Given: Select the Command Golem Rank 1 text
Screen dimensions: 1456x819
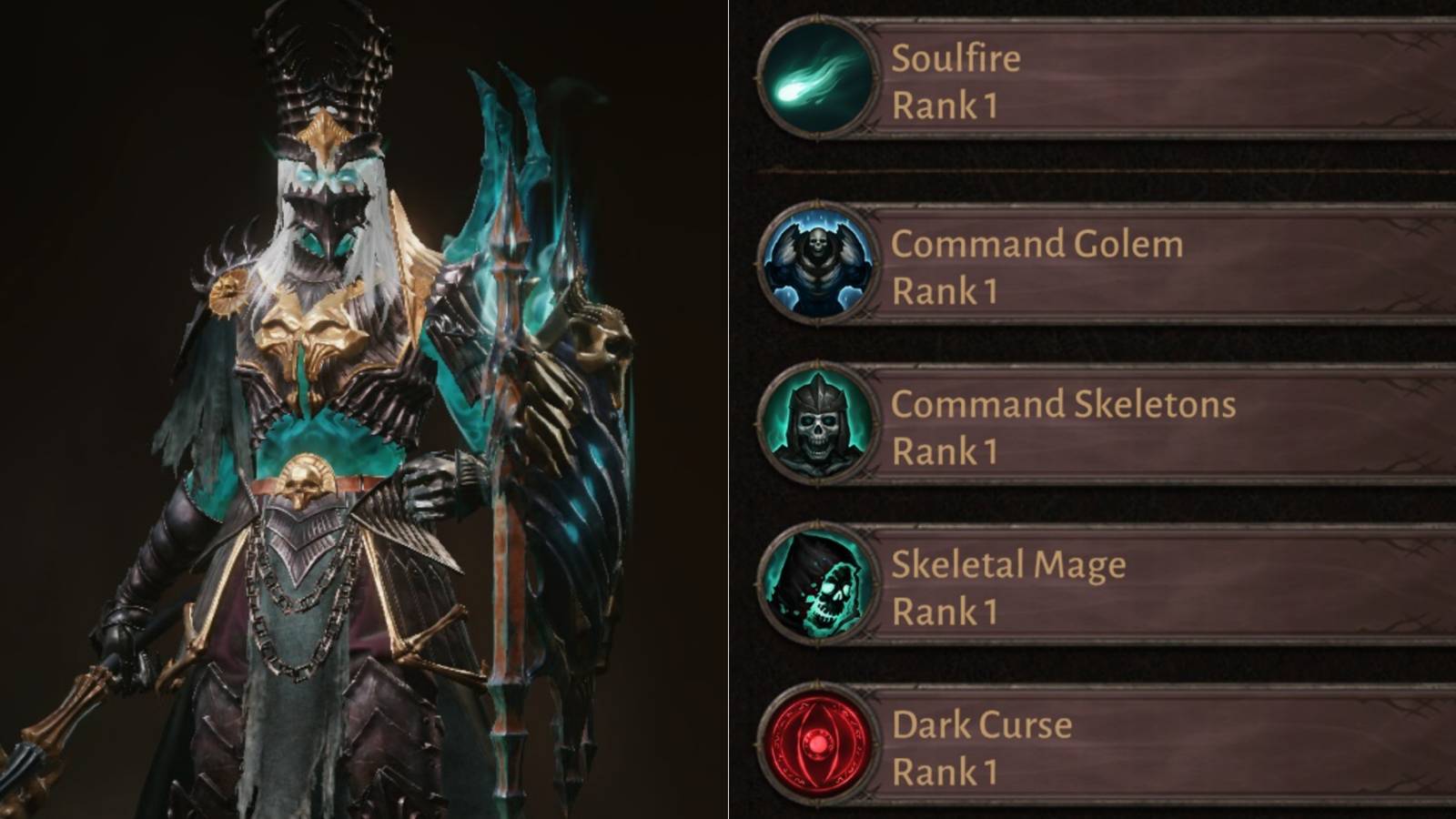Looking at the screenshot, I should tap(946, 290).
